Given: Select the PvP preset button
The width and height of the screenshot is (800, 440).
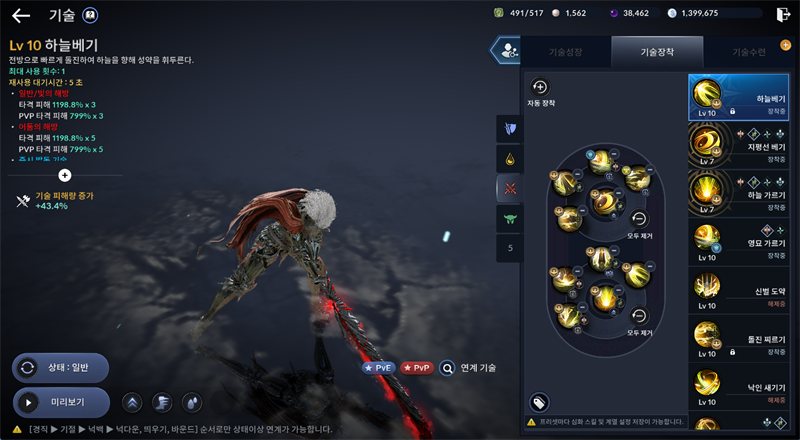Looking at the screenshot, I should pyautogui.click(x=417, y=368).
